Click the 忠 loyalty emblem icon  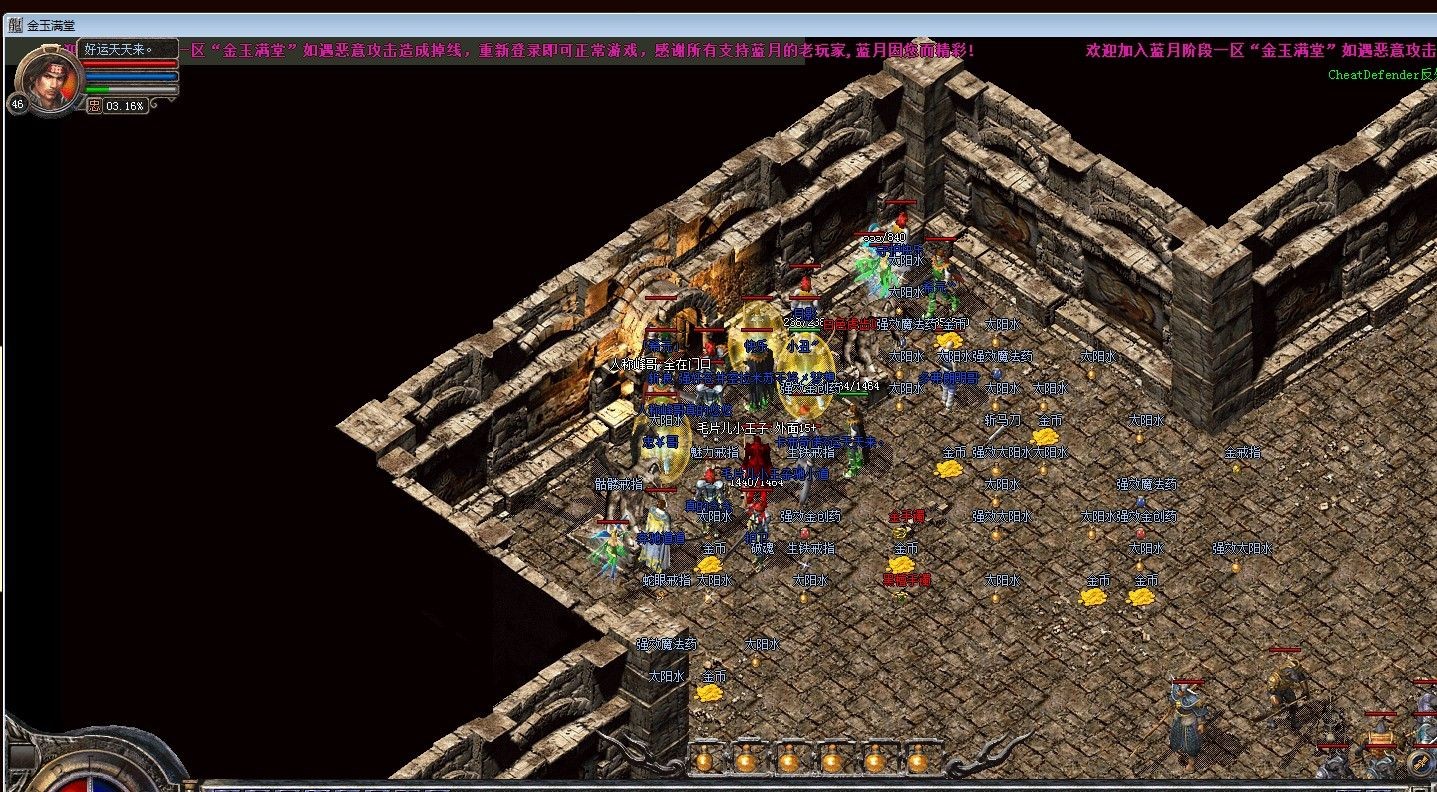95,105
